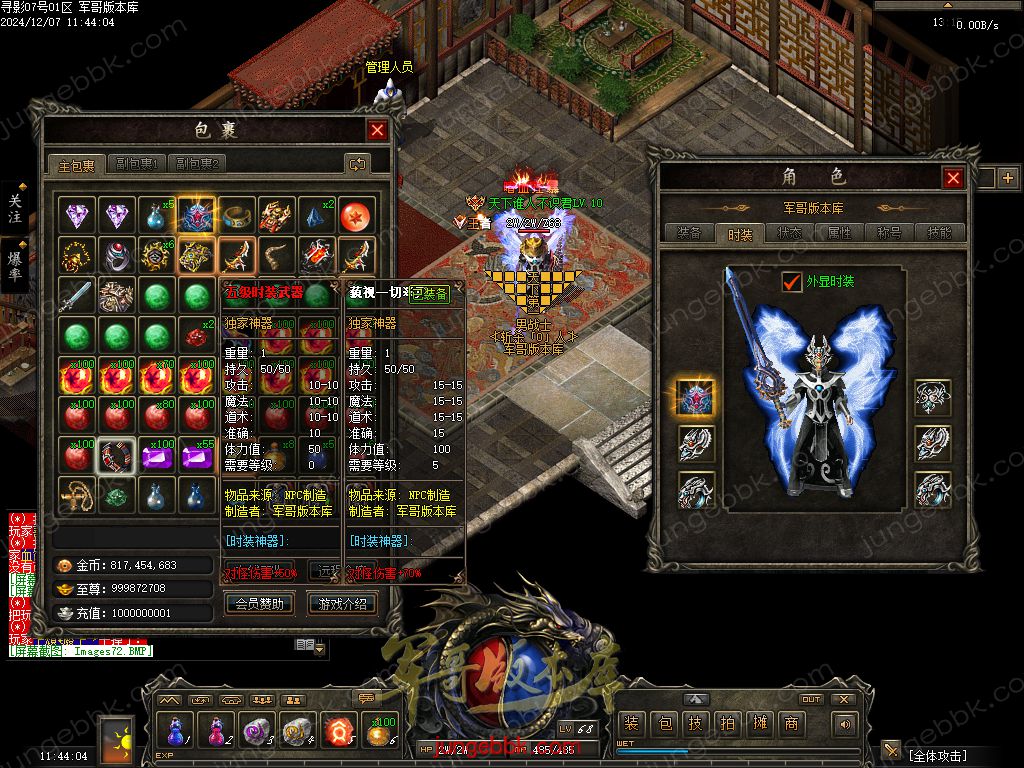Click the 商 shop button
This screenshot has width=1024, height=768.
[x=791, y=724]
